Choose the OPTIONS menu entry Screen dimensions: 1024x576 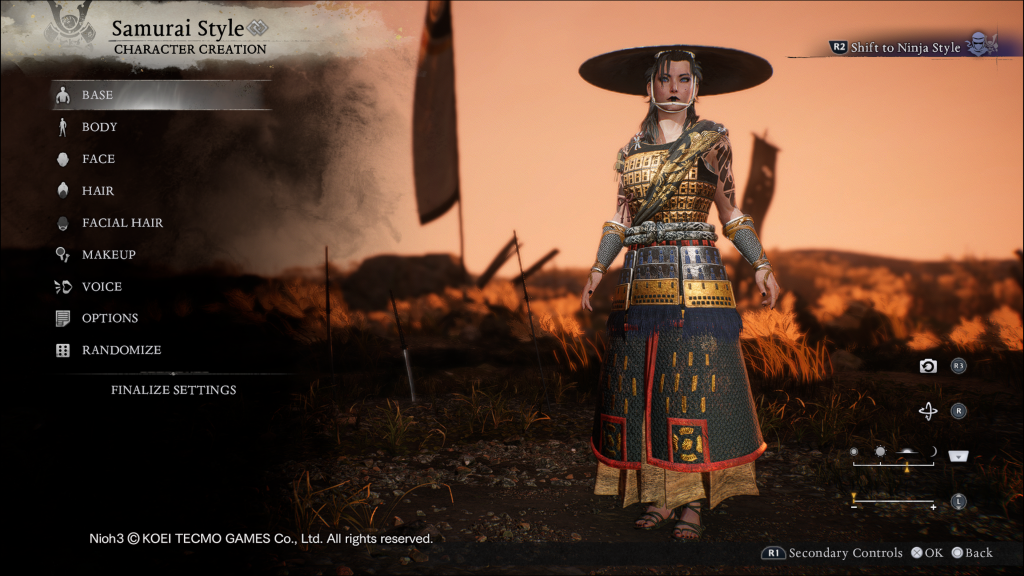click(110, 319)
